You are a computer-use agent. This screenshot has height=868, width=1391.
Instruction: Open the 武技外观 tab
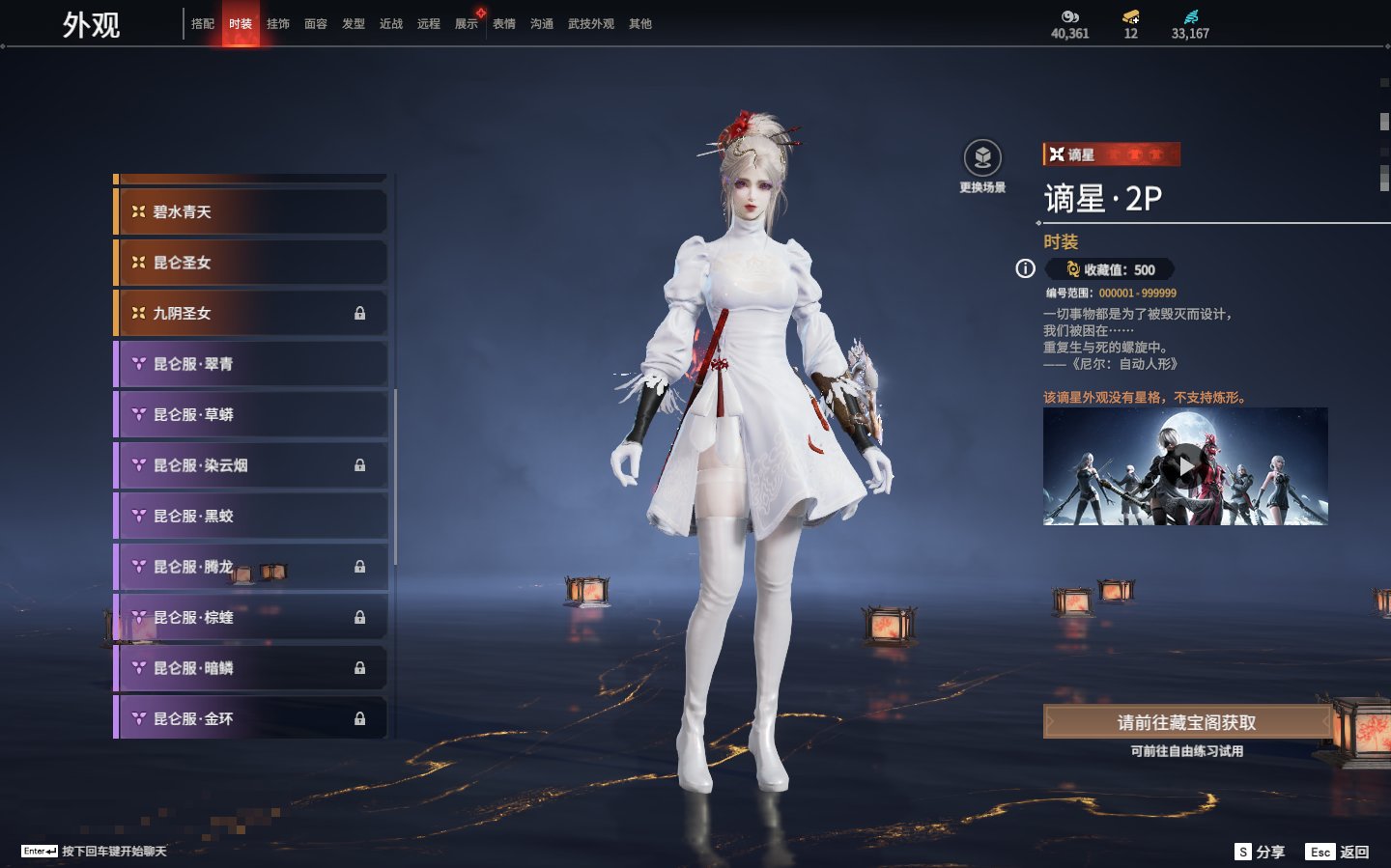click(x=590, y=24)
